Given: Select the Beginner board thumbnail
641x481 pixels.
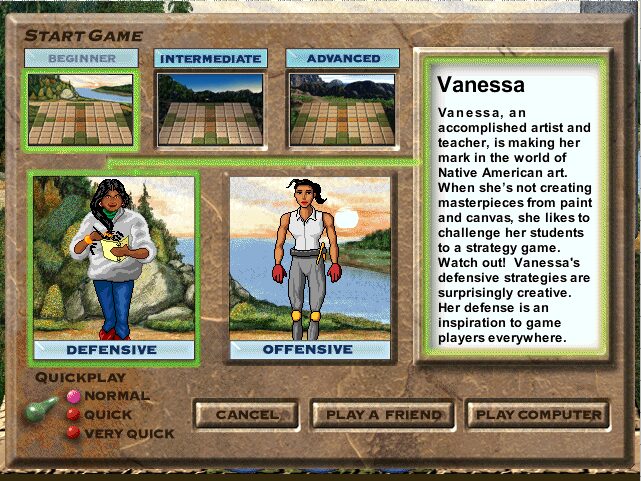Looking at the screenshot, I should 80,109.
